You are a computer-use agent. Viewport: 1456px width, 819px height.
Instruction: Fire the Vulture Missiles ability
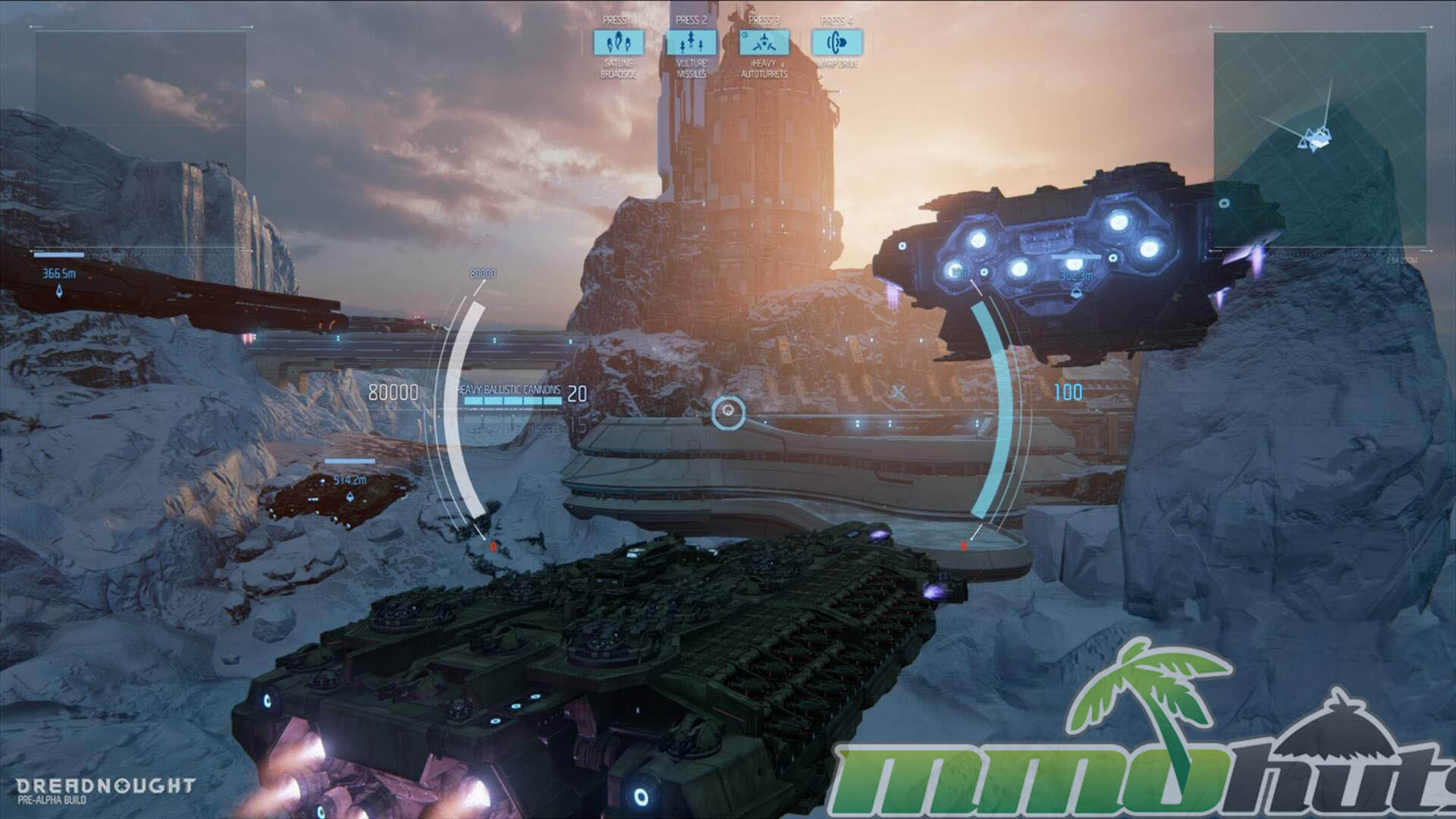pyautogui.click(x=691, y=42)
